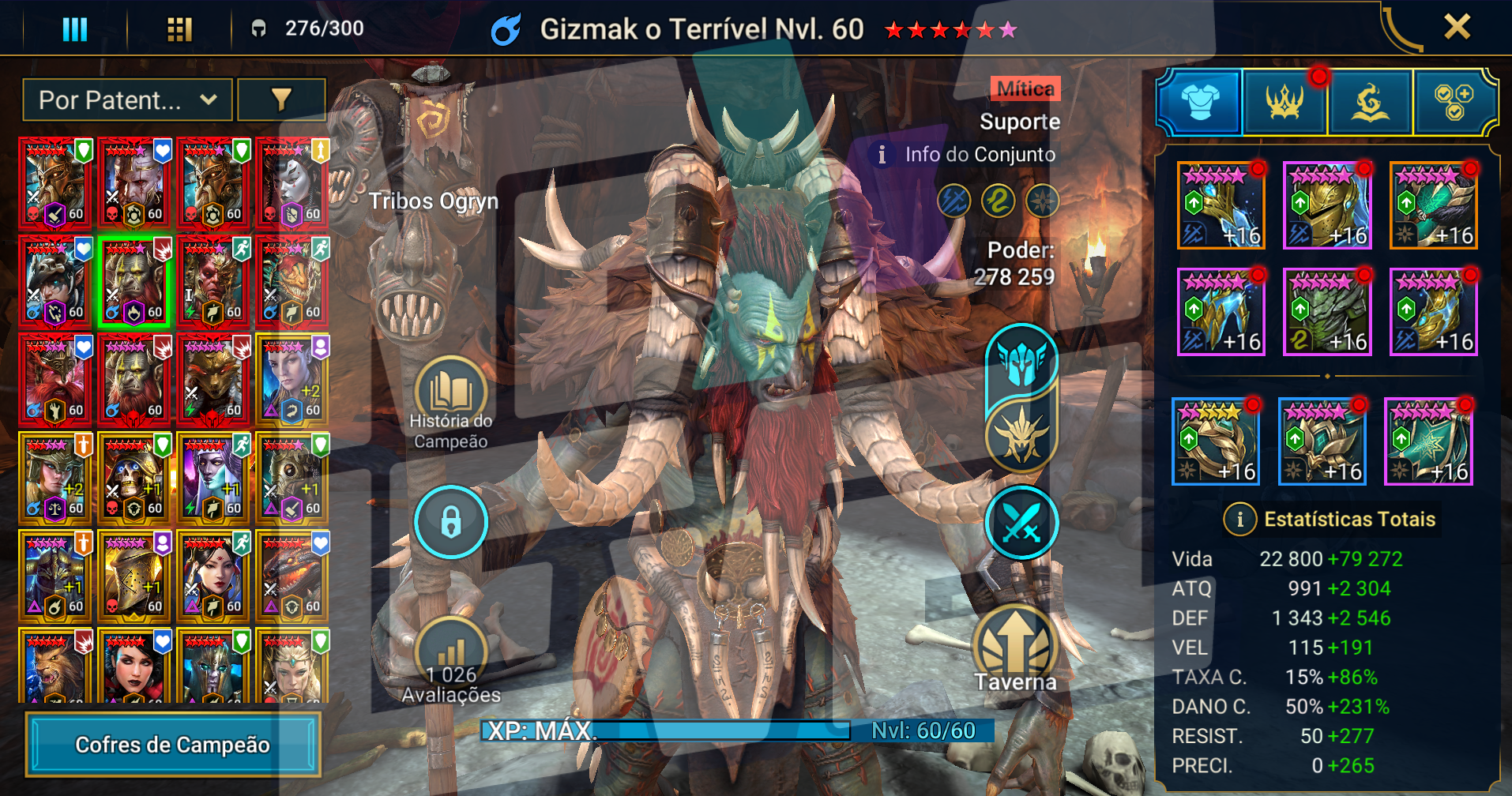Viewport: 1512px width, 796px height.
Task: Open the champion filter funnel button
Action: click(281, 99)
